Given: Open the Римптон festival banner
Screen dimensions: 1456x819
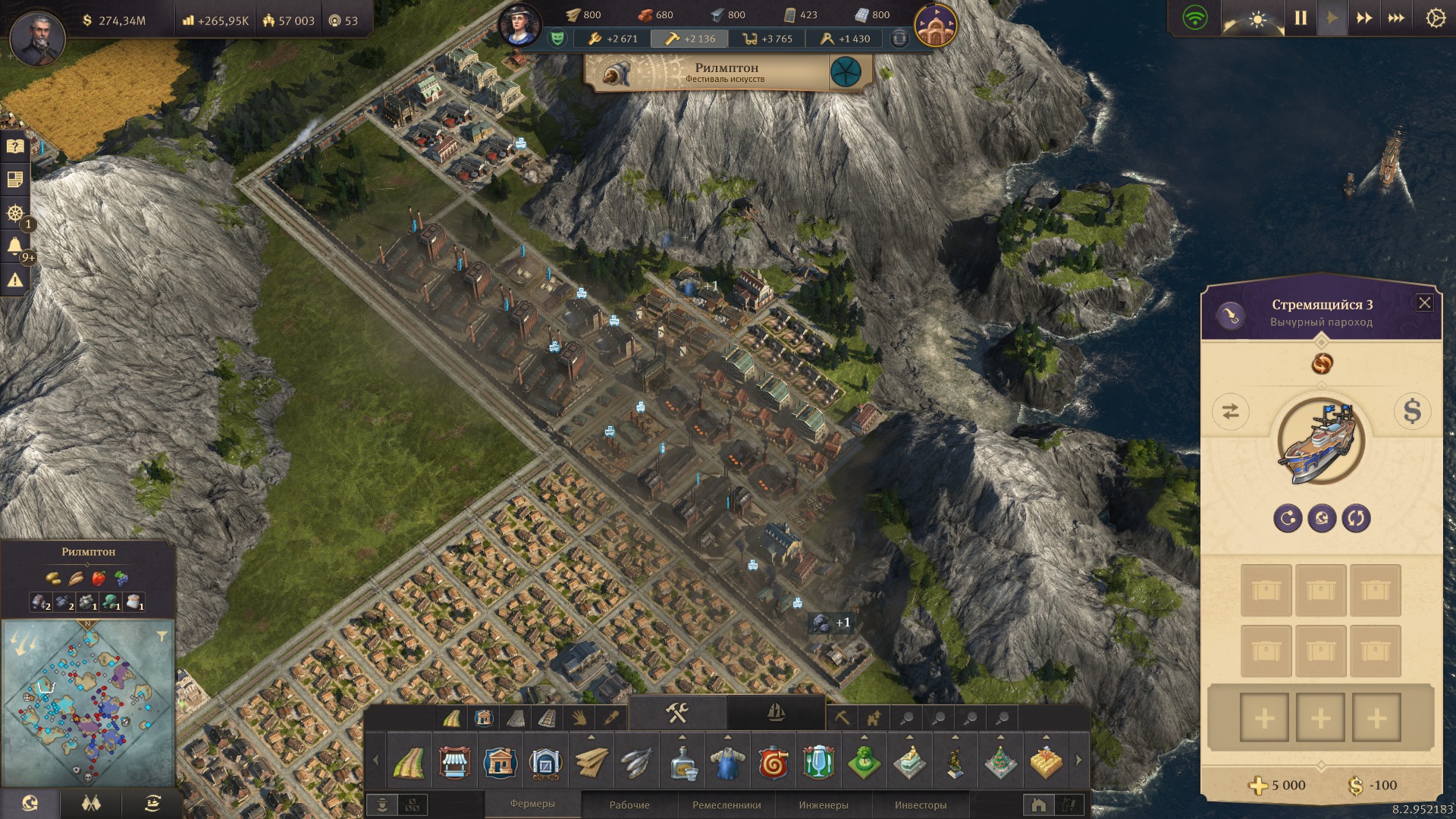Looking at the screenshot, I should click(x=726, y=73).
